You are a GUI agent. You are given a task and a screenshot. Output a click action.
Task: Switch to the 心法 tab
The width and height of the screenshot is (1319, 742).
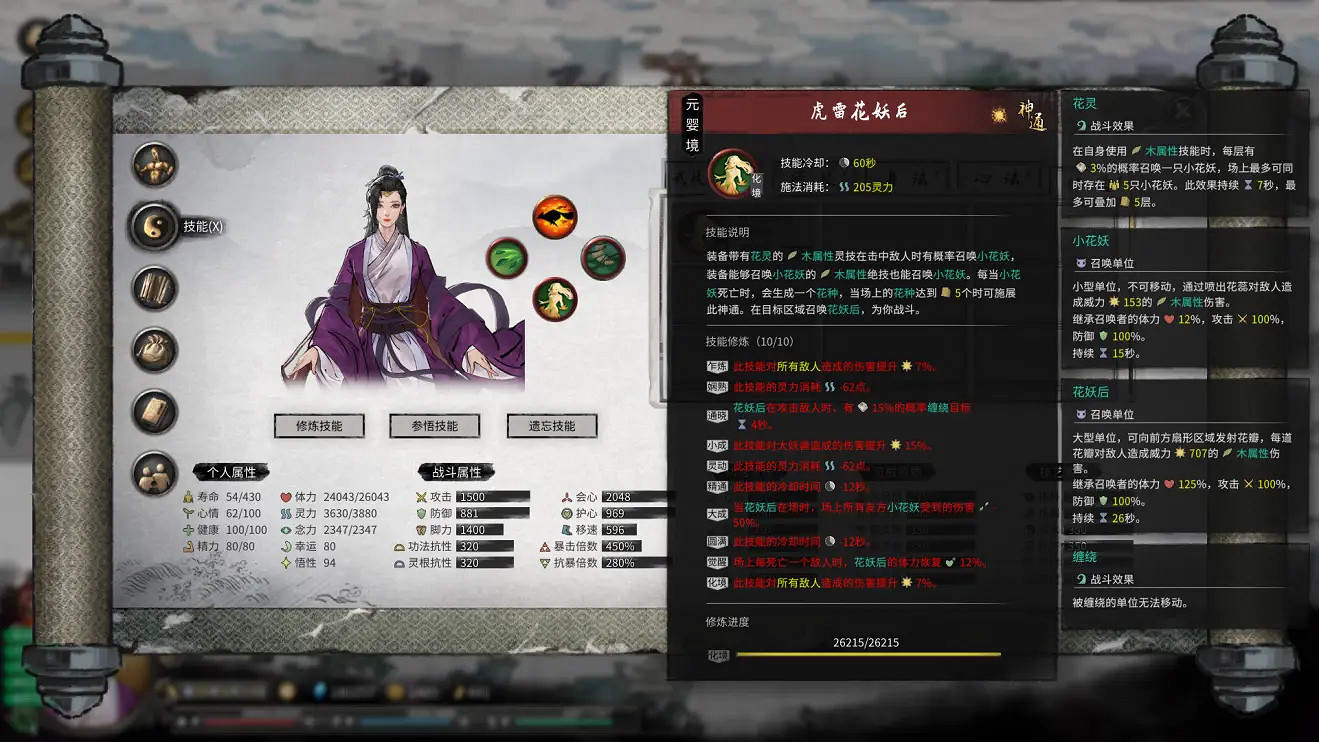(x=1000, y=178)
